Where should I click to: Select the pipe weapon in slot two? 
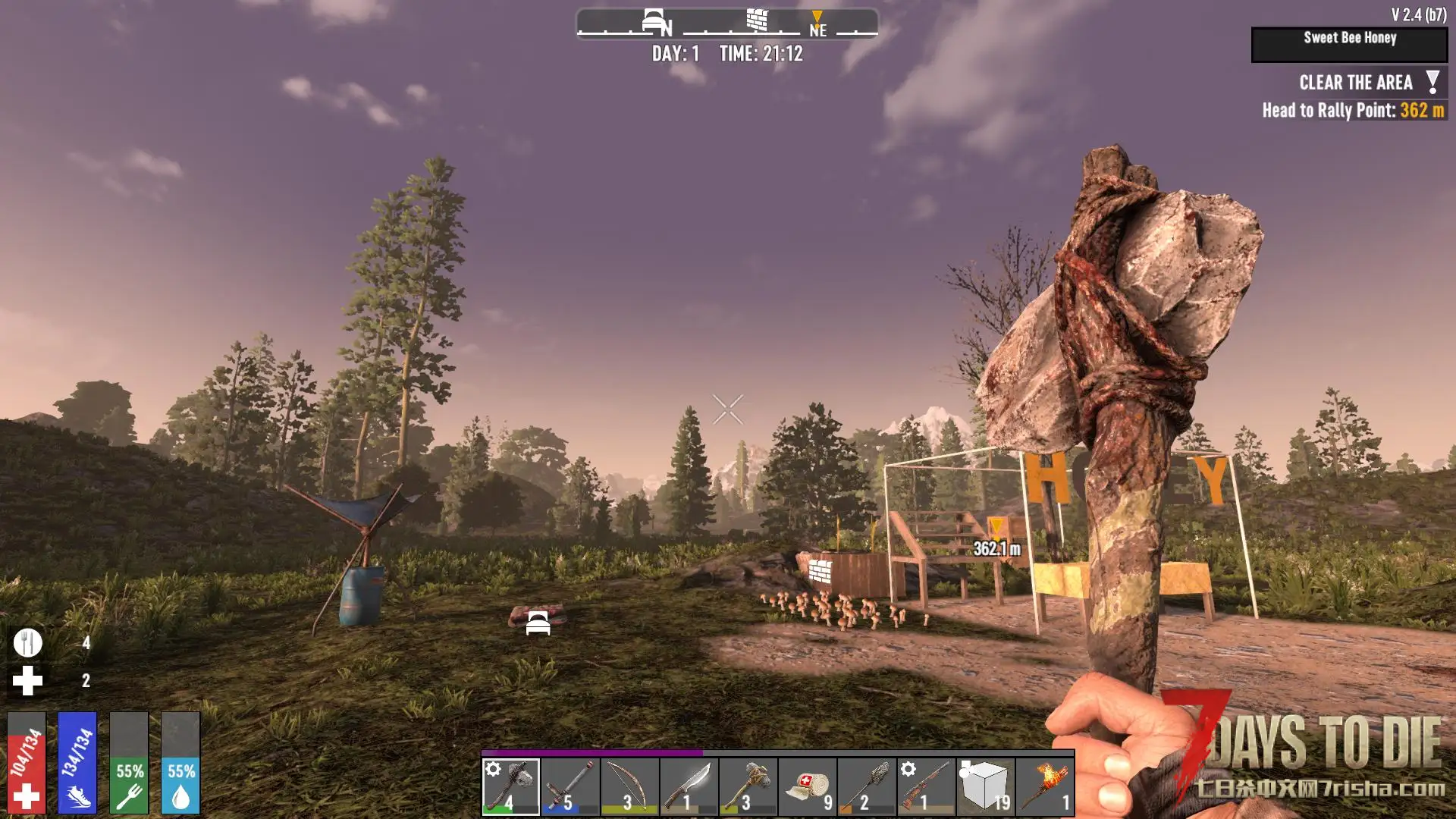pyautogui.click(x=570, y=786)
